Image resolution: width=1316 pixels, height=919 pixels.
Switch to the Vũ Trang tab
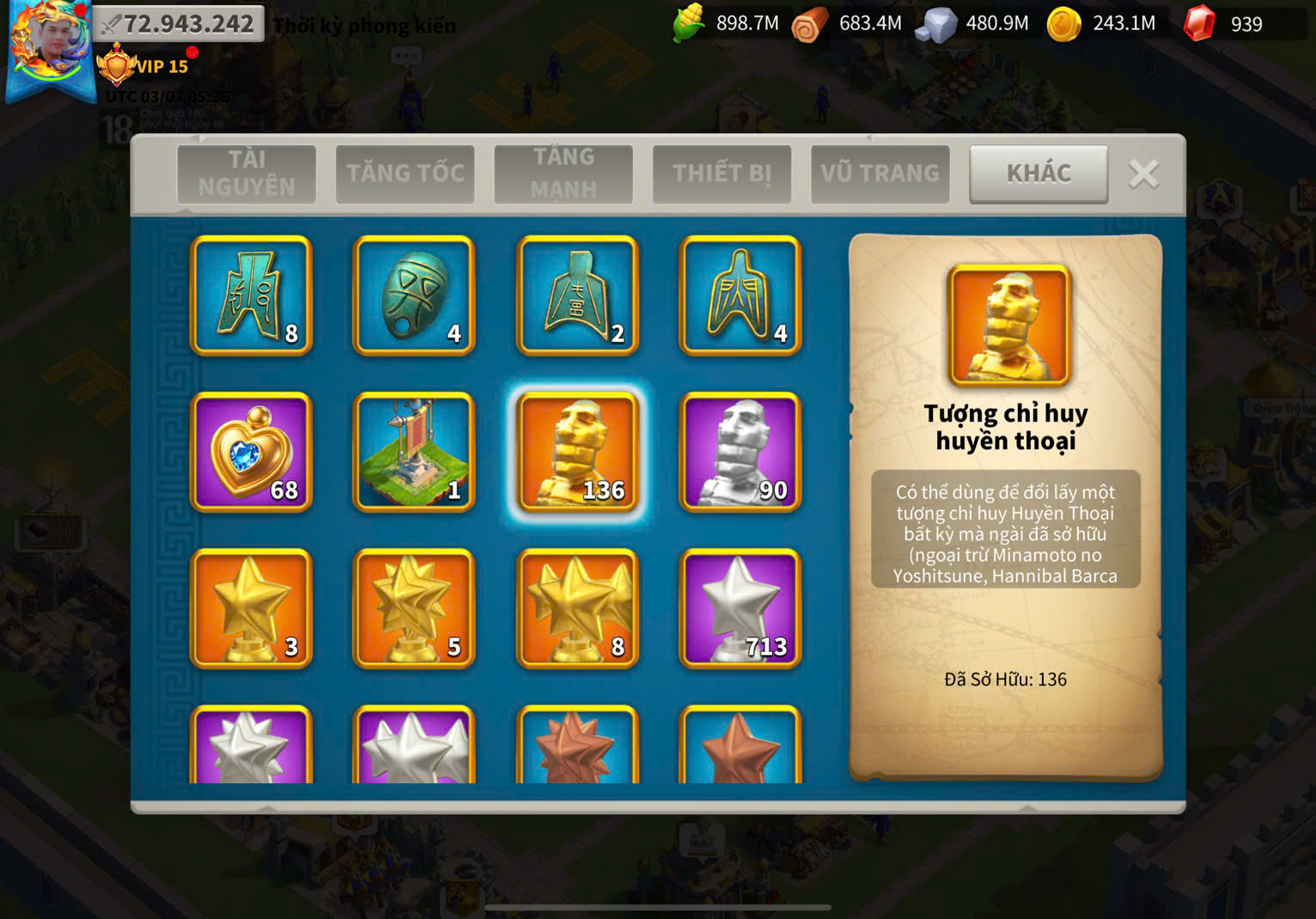(x=880, y=173)
